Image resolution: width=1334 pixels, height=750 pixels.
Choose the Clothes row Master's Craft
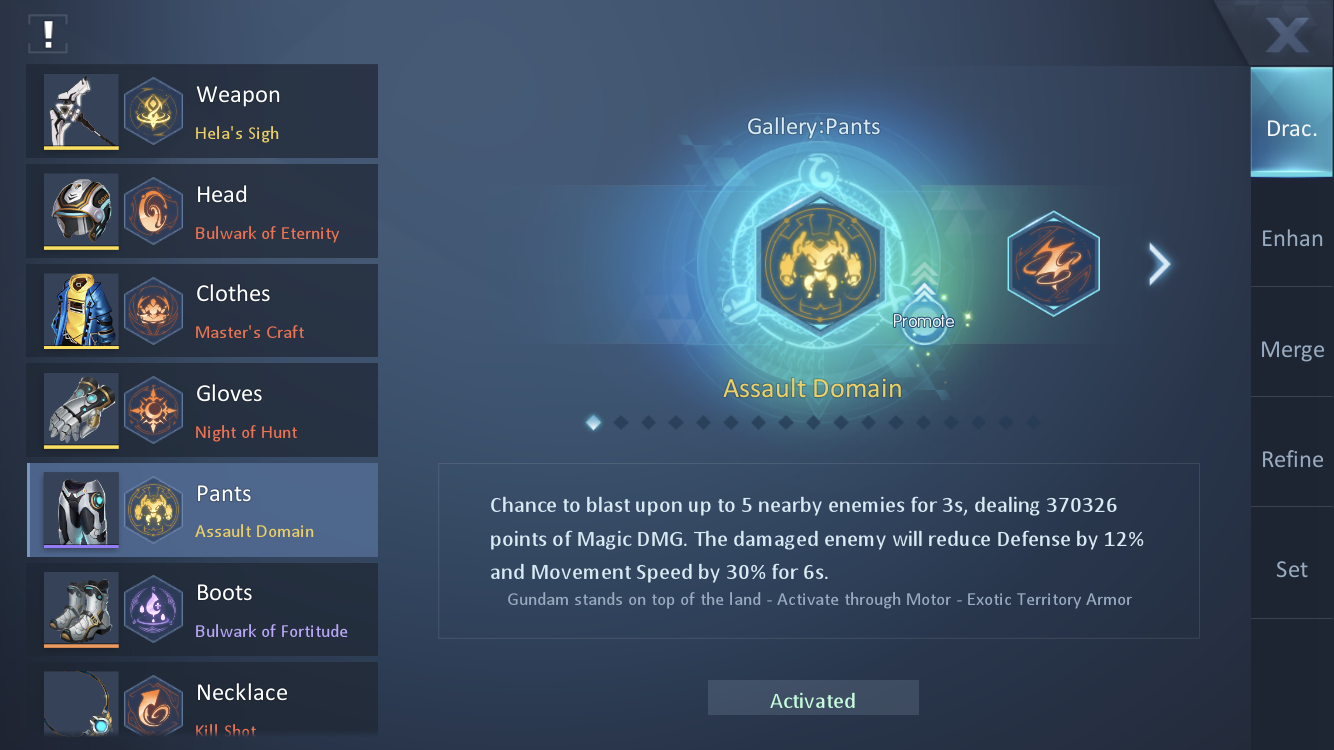click(x=202, y=311)
